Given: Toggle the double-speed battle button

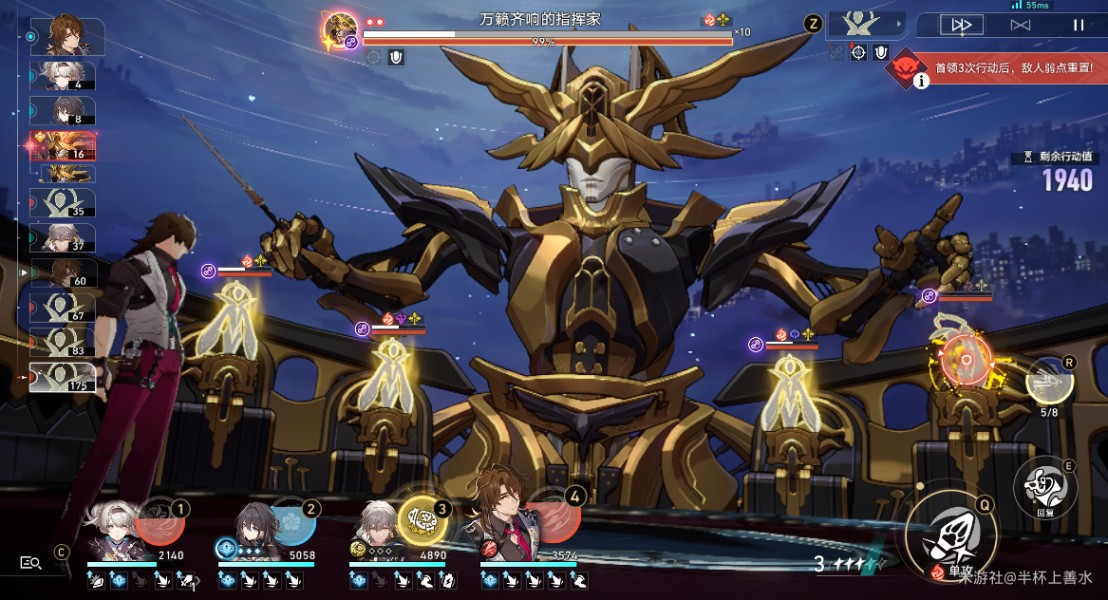Looking at the screenshot, I should click(x=961, y=25).
